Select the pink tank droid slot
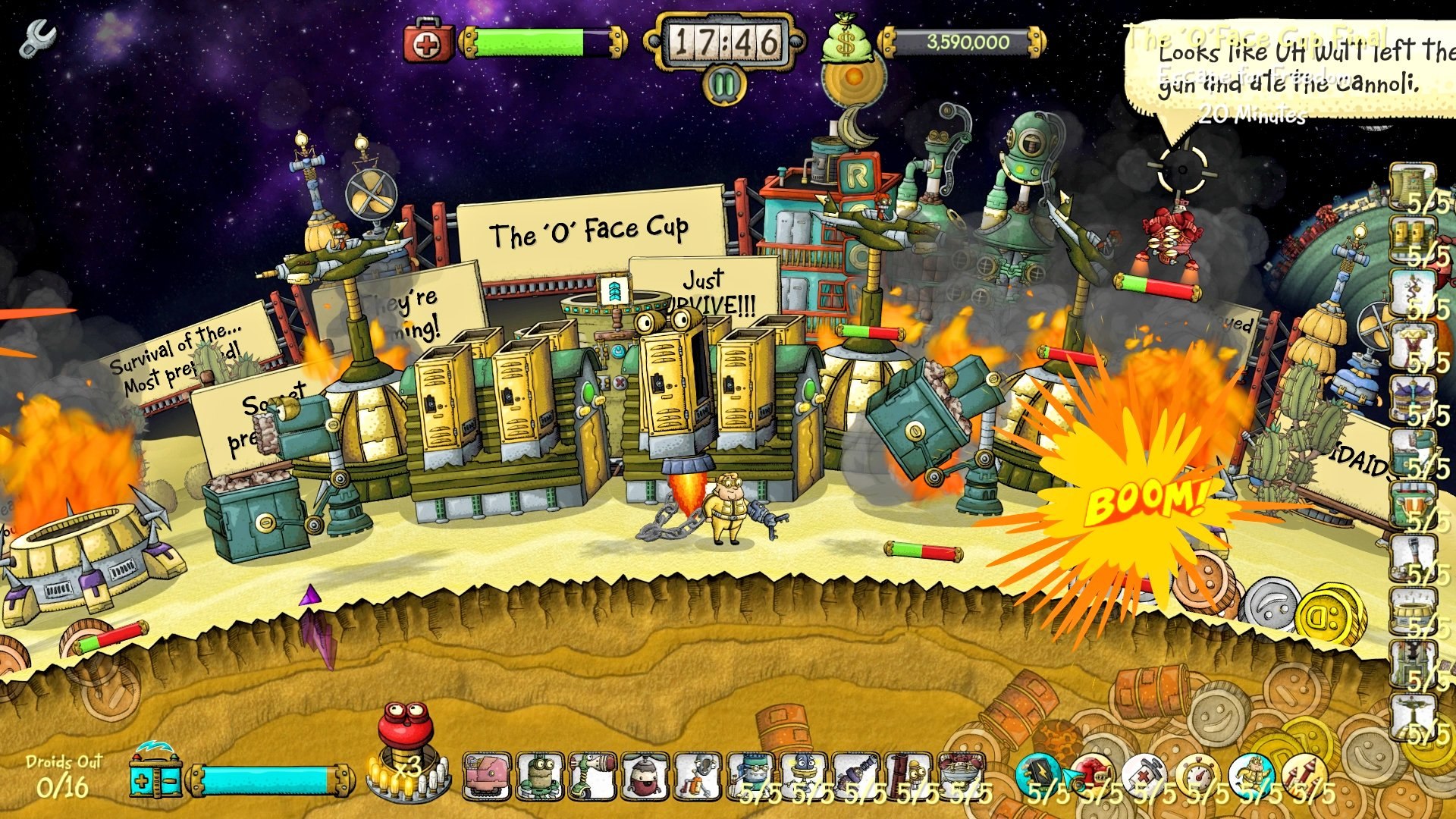The height and width of the screenshot is (819, 1456). pos(486,777)
